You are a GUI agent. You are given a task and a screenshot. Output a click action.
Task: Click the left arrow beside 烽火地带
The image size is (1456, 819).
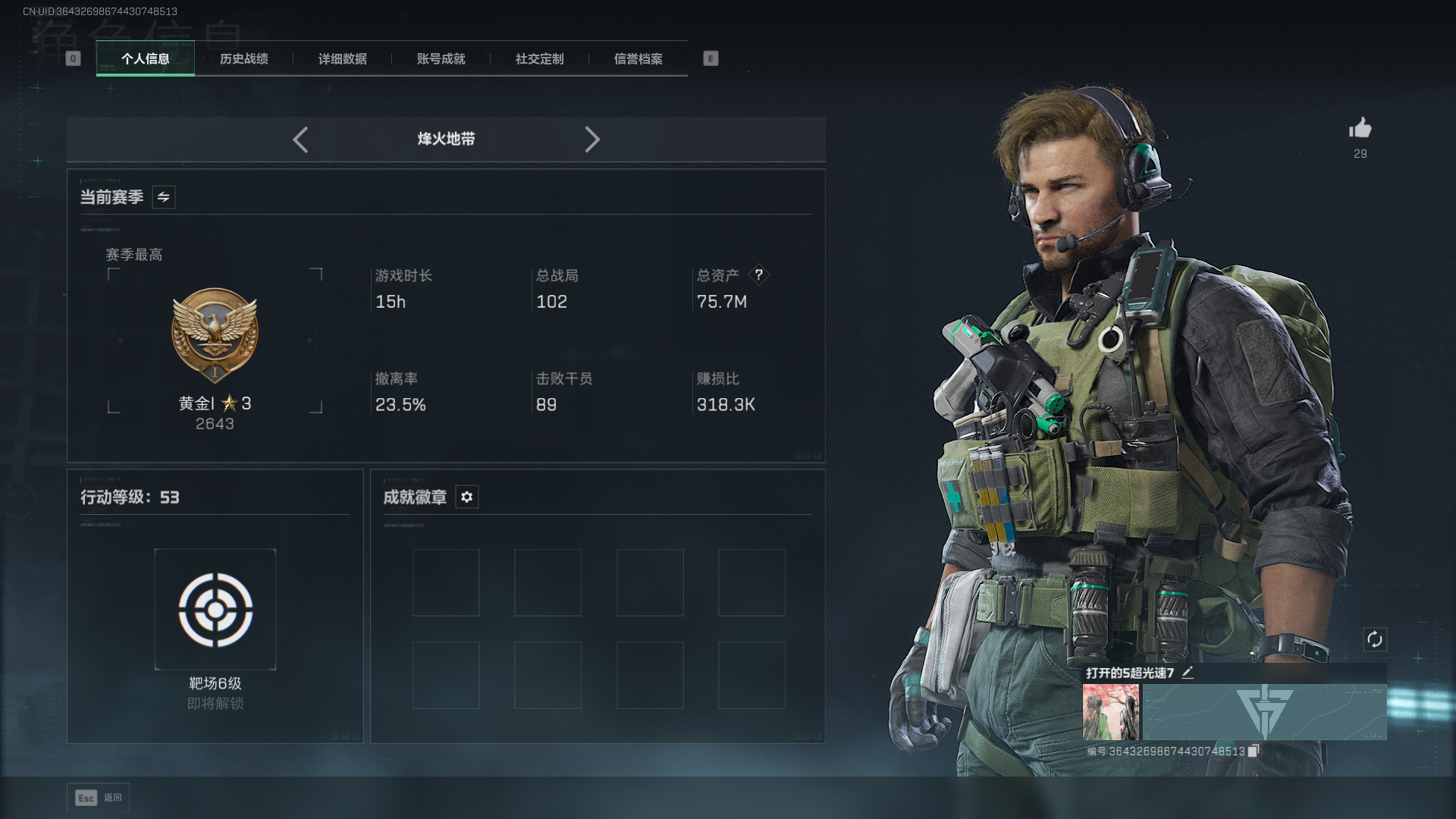(300, 140)
